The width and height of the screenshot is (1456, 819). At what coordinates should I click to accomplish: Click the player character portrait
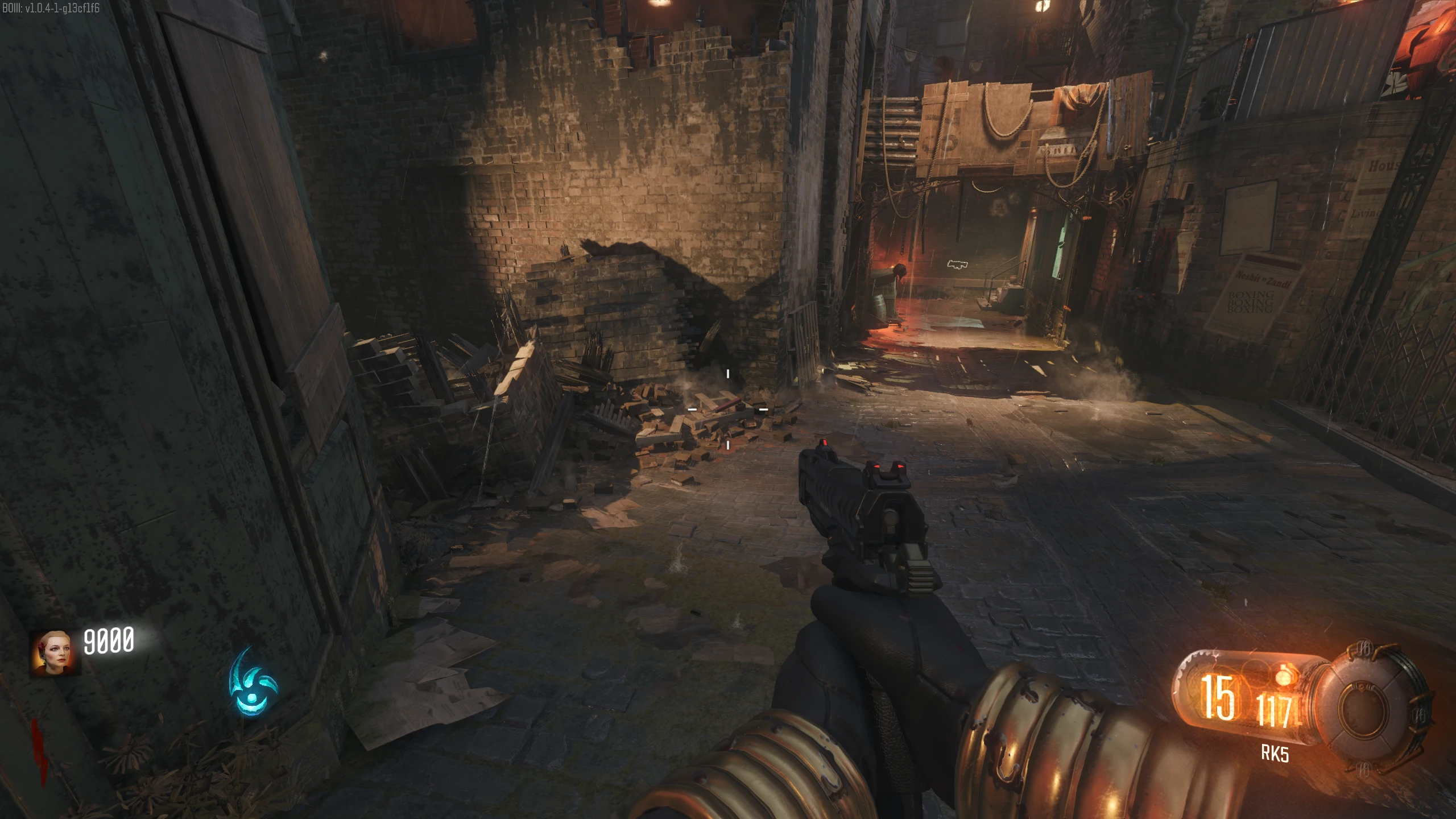[x=55, y=652]
